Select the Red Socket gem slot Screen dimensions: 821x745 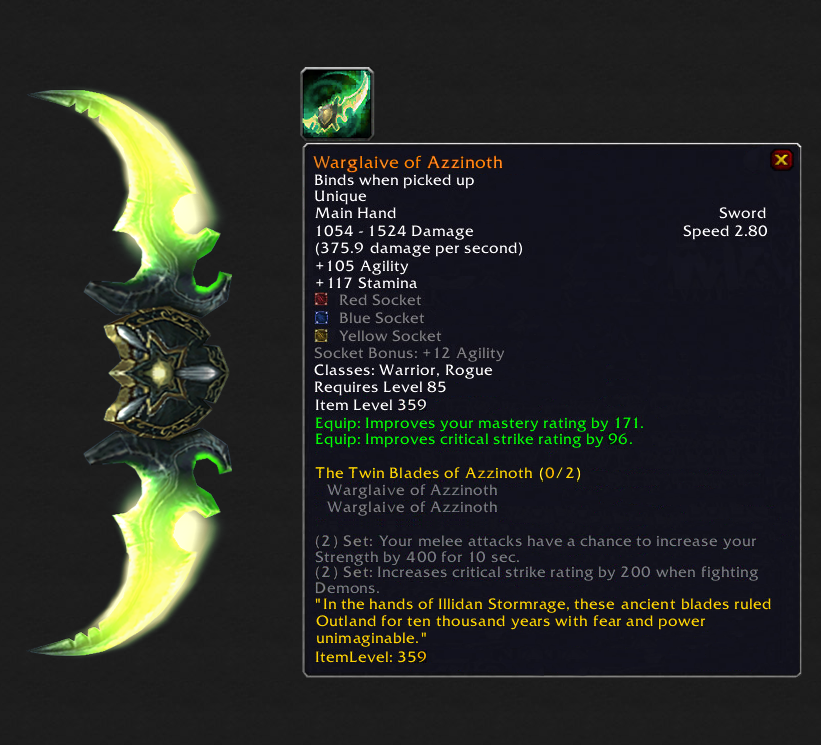click(322, 300)
